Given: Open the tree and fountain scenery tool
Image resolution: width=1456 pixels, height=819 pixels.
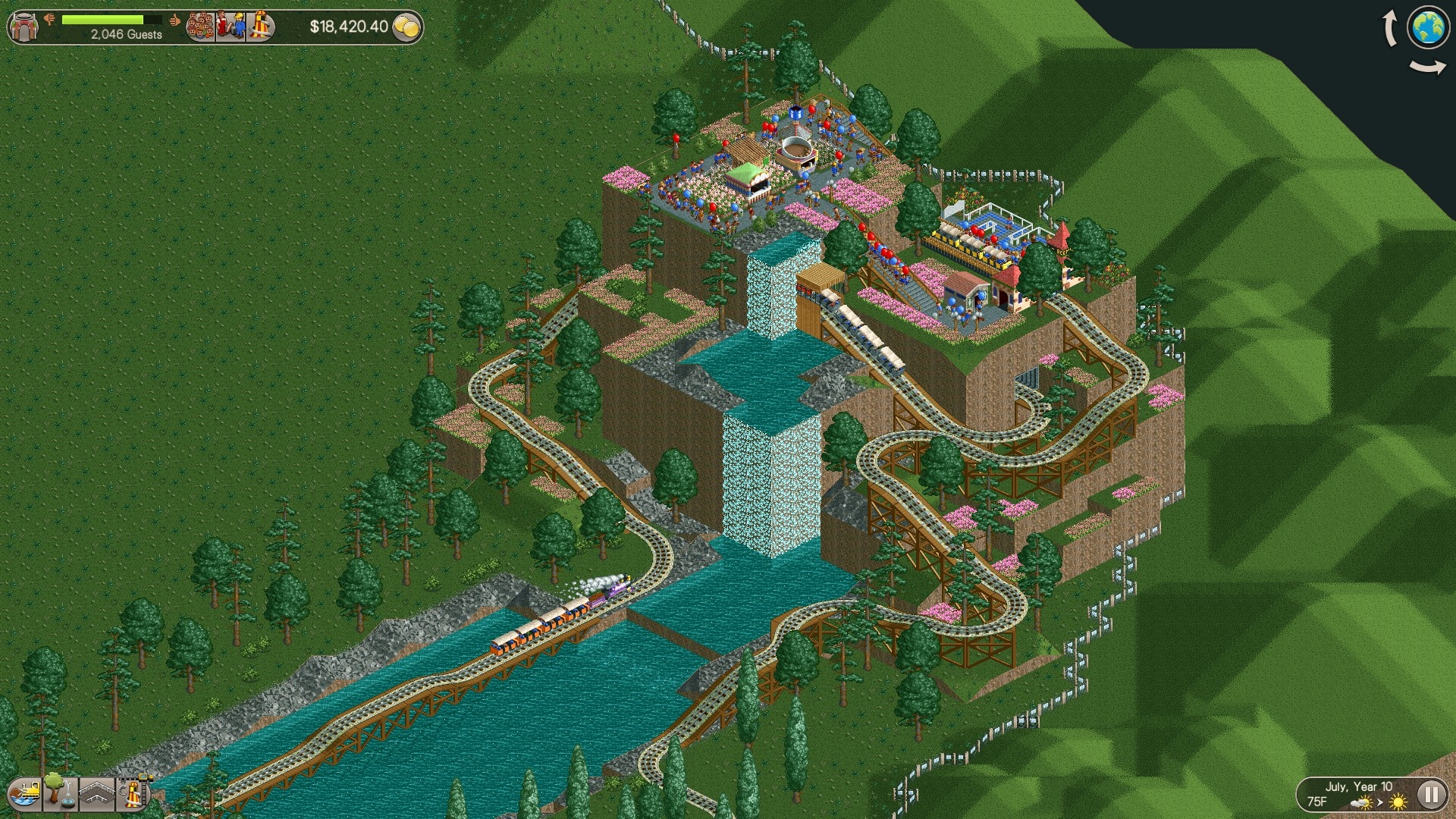Looking at the screenshot, I should pyautogui.click(x=59, y=792).
